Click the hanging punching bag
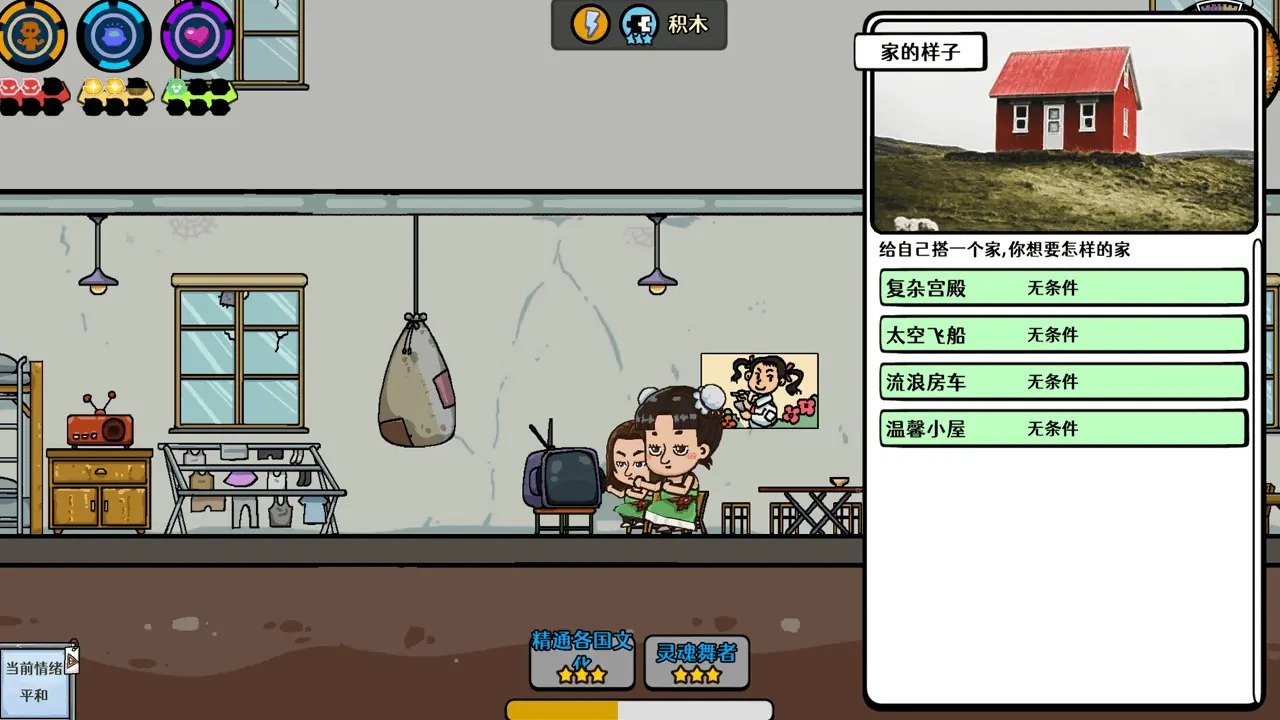Viewport: 1280px width, 720px height. (417, 390)
